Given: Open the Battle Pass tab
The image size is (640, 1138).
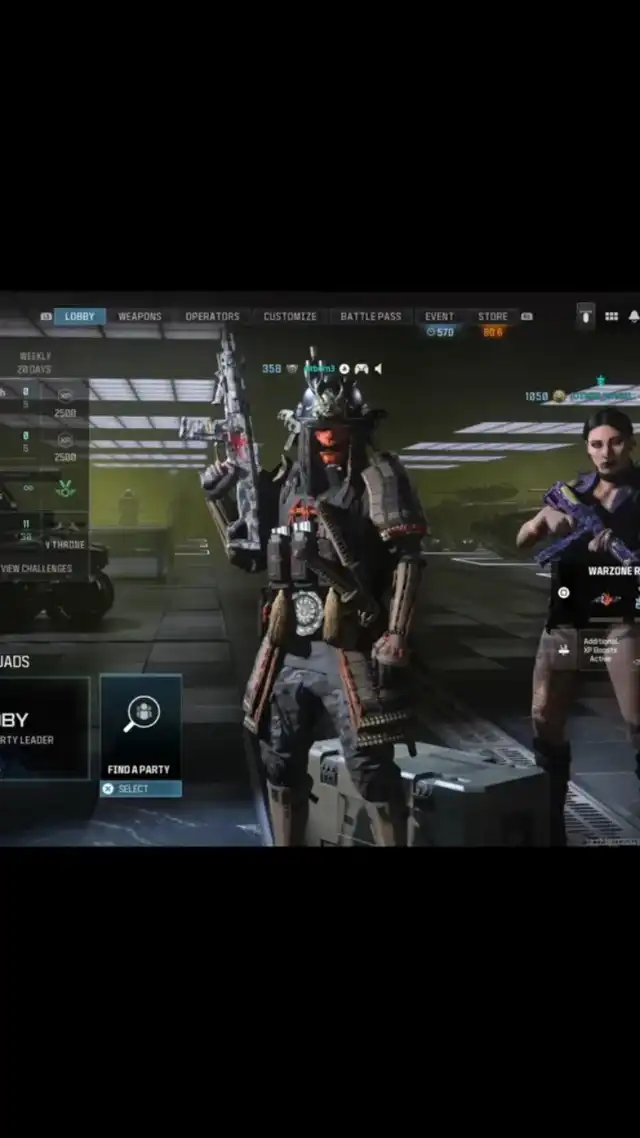Looking at the screenshot, I should 371,317.
